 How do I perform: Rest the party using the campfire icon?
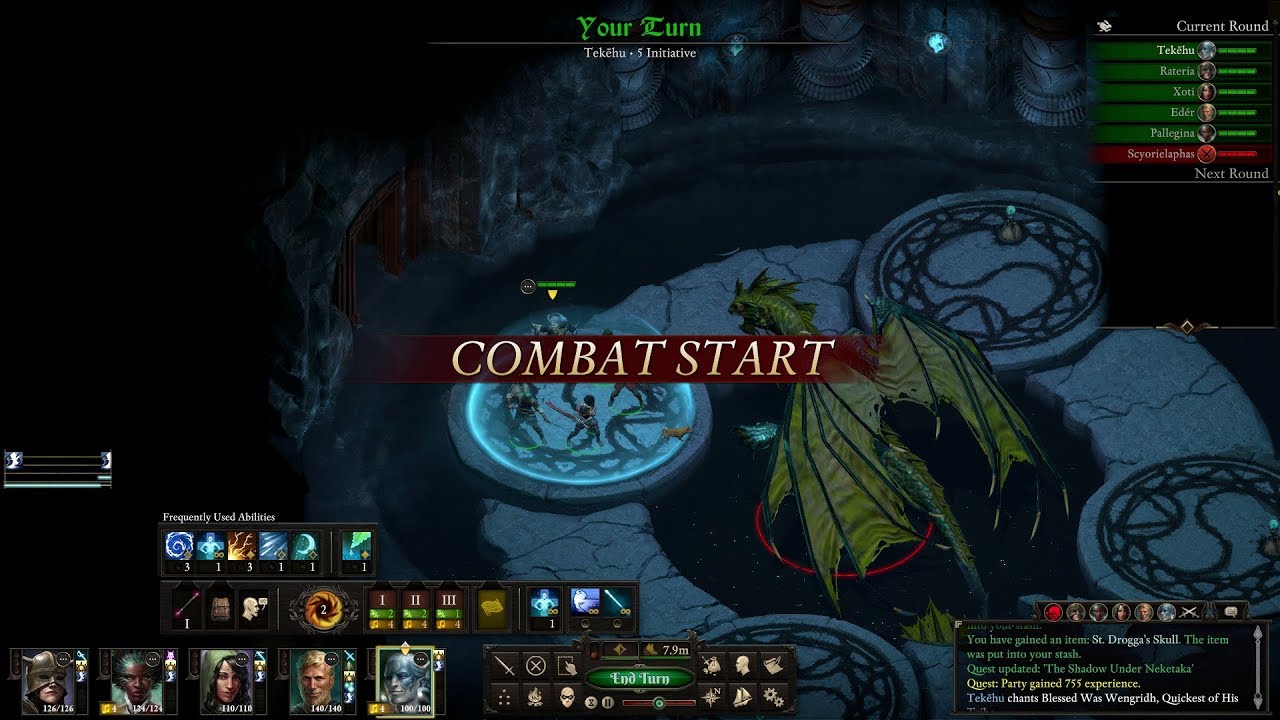[x=536, y=696]
